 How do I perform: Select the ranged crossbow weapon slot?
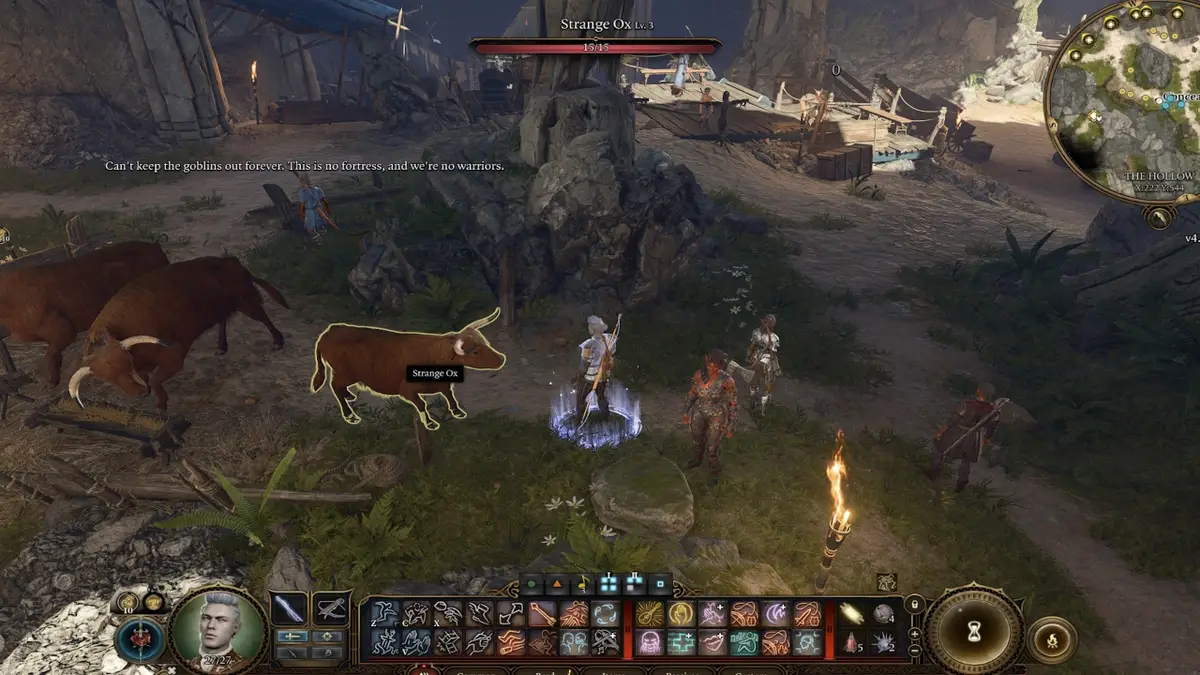point(331,609)
